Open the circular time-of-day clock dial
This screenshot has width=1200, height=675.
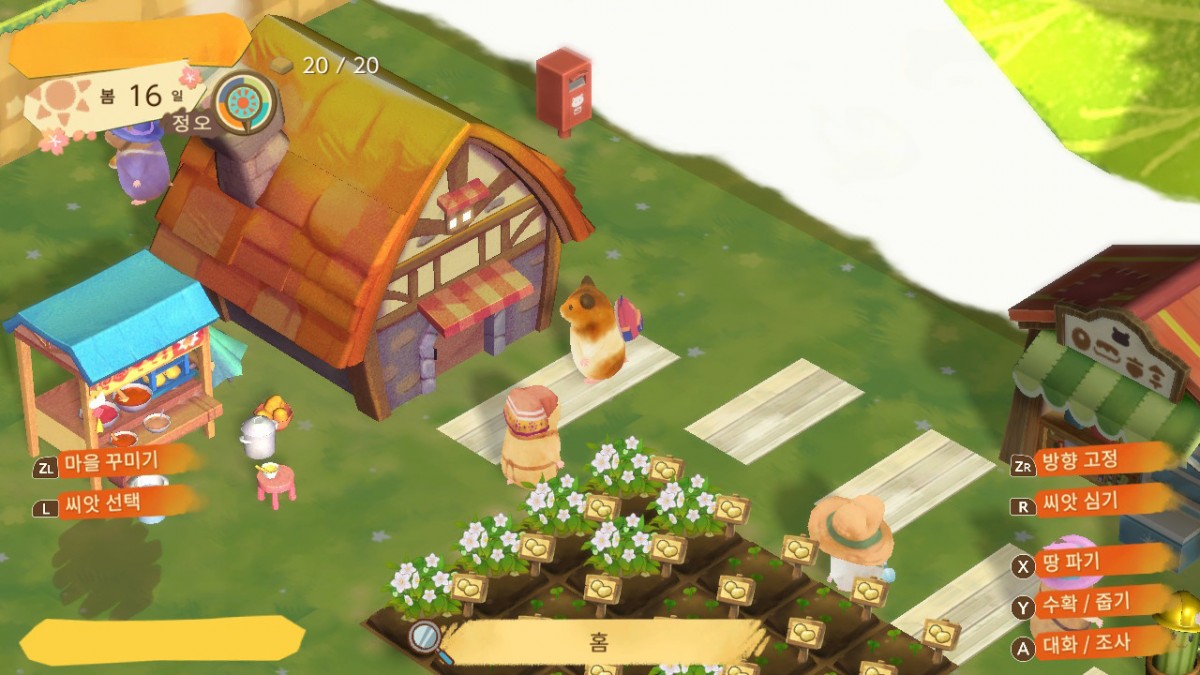(245, 103)
